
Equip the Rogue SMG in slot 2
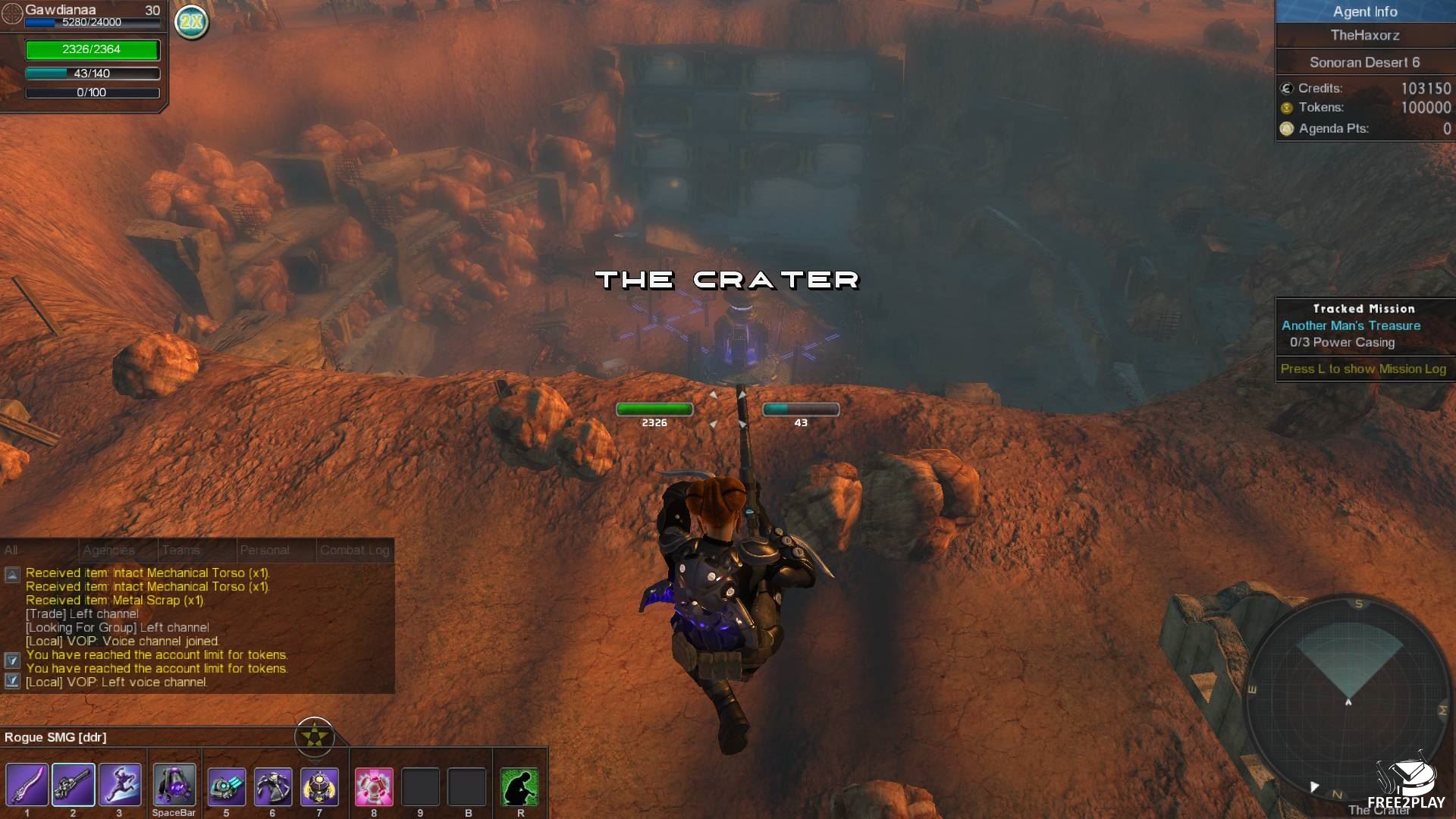(x=74, y=785)
